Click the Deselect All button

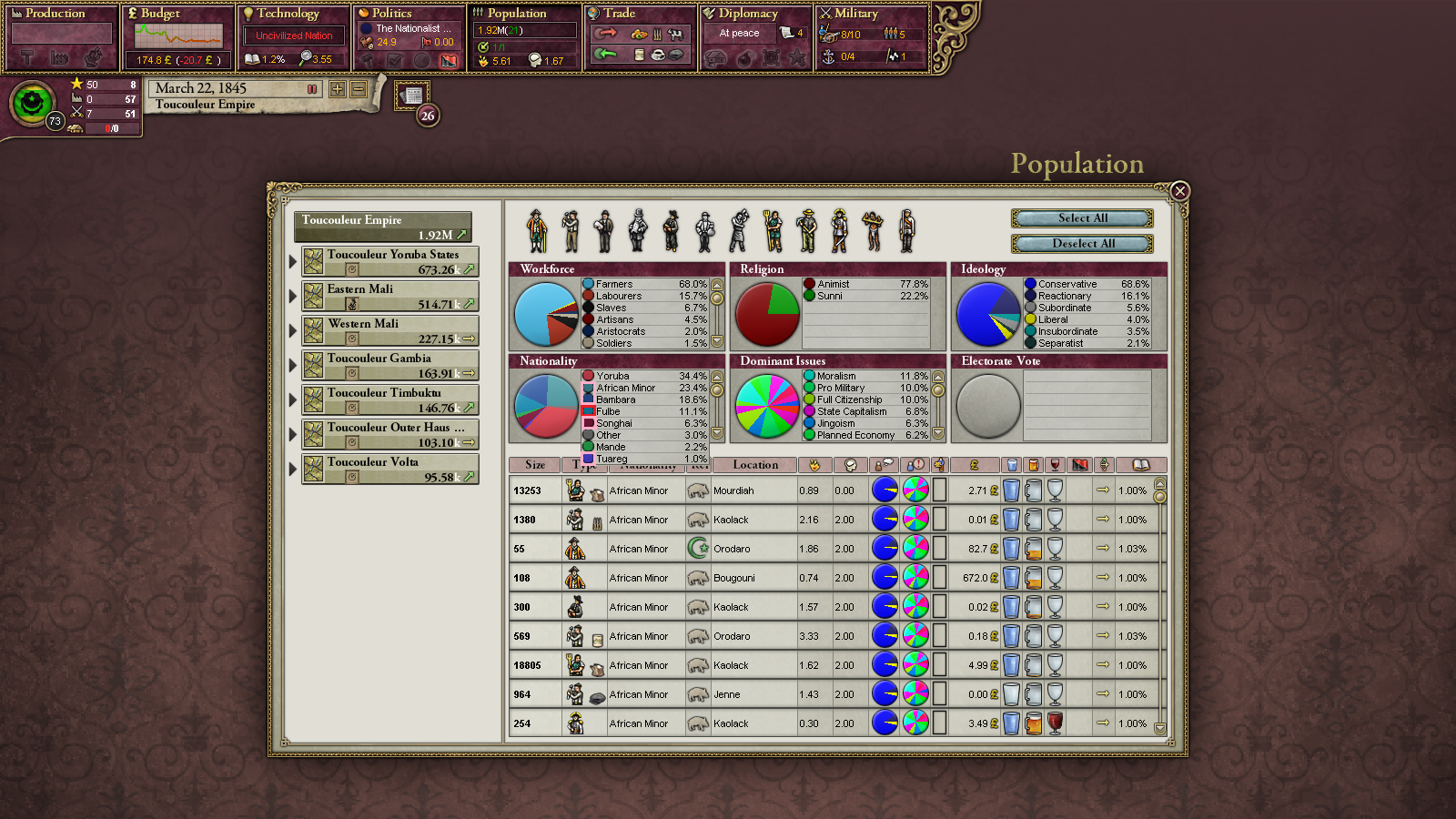coord(1082,244)
